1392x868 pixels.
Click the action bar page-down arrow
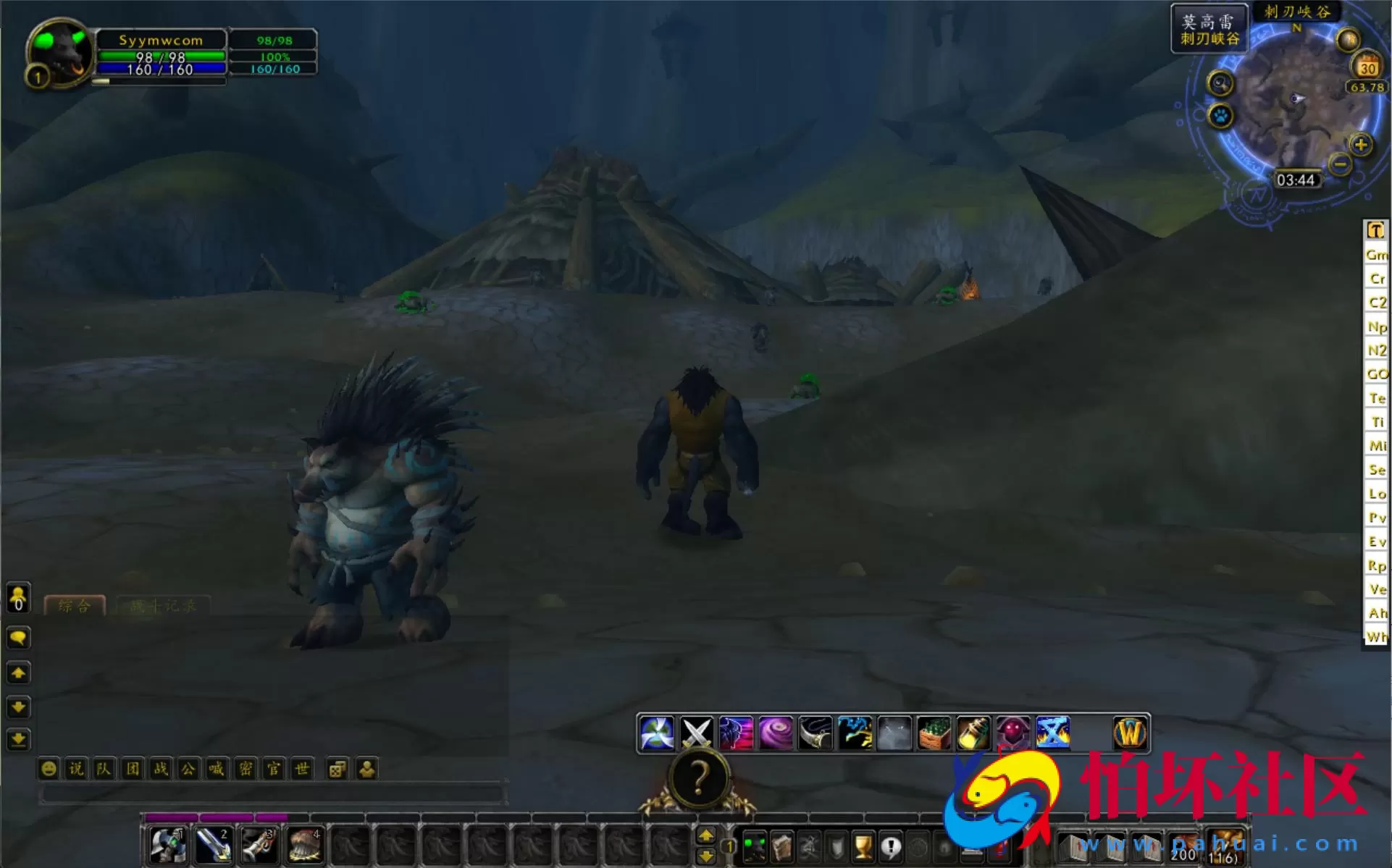point(708,855)
